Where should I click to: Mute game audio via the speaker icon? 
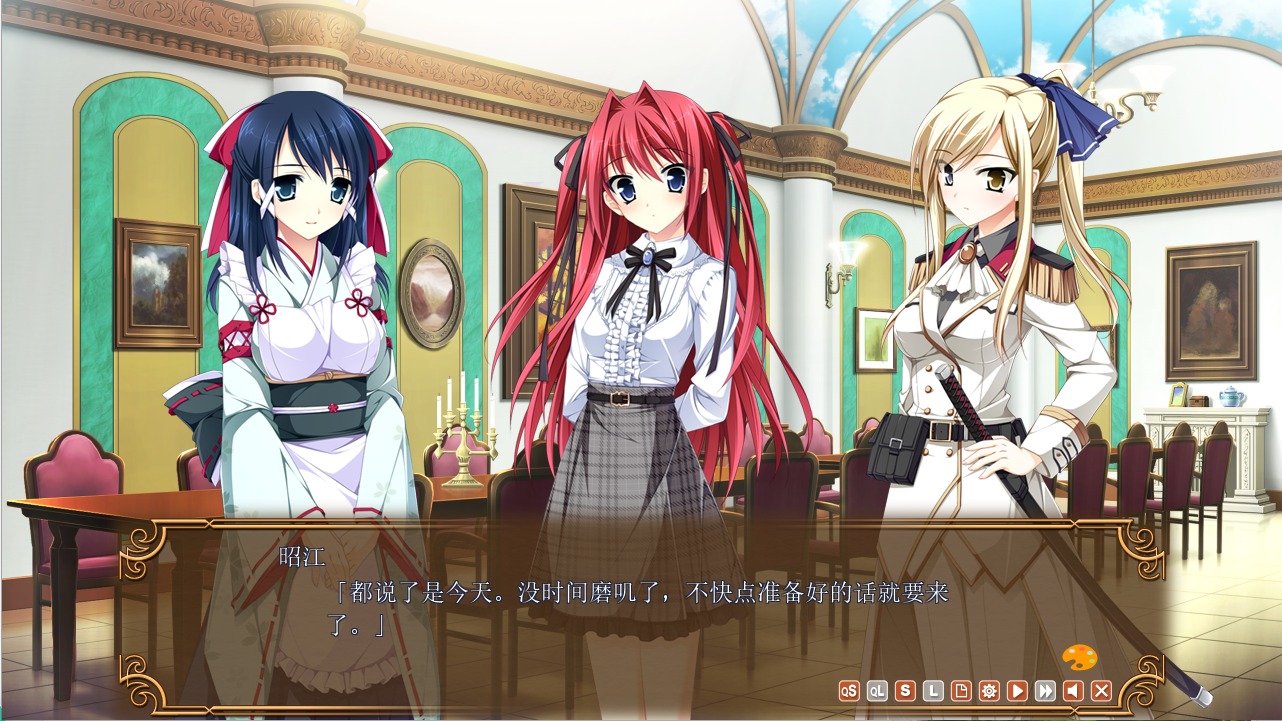[1074, 691]
